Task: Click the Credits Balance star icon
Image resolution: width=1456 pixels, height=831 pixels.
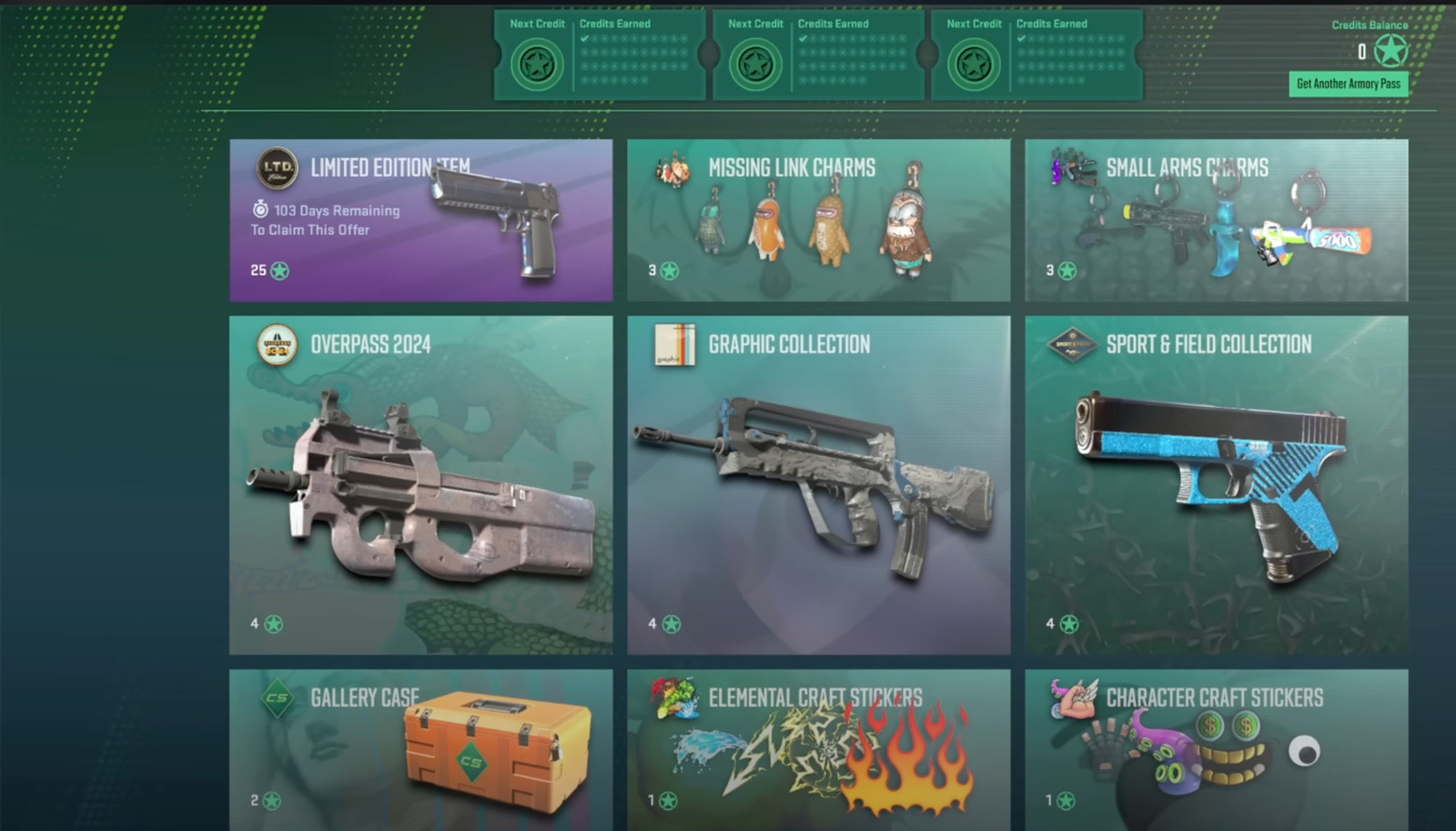Action: coord(1390,52)
